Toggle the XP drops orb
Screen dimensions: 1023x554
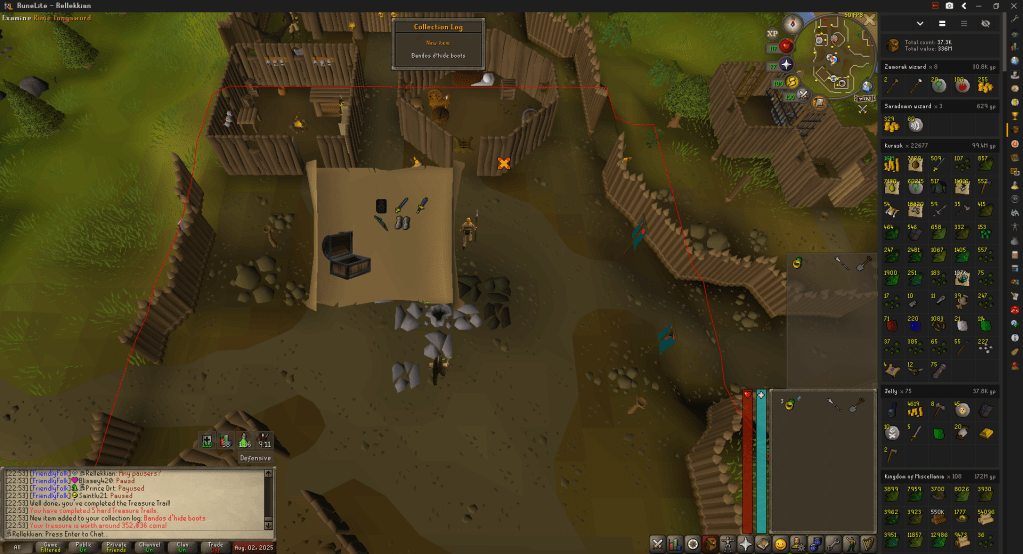772,33
